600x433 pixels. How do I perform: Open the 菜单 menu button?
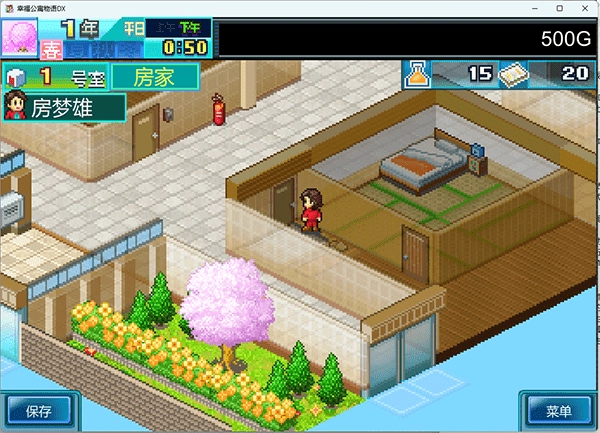(559, 411)
